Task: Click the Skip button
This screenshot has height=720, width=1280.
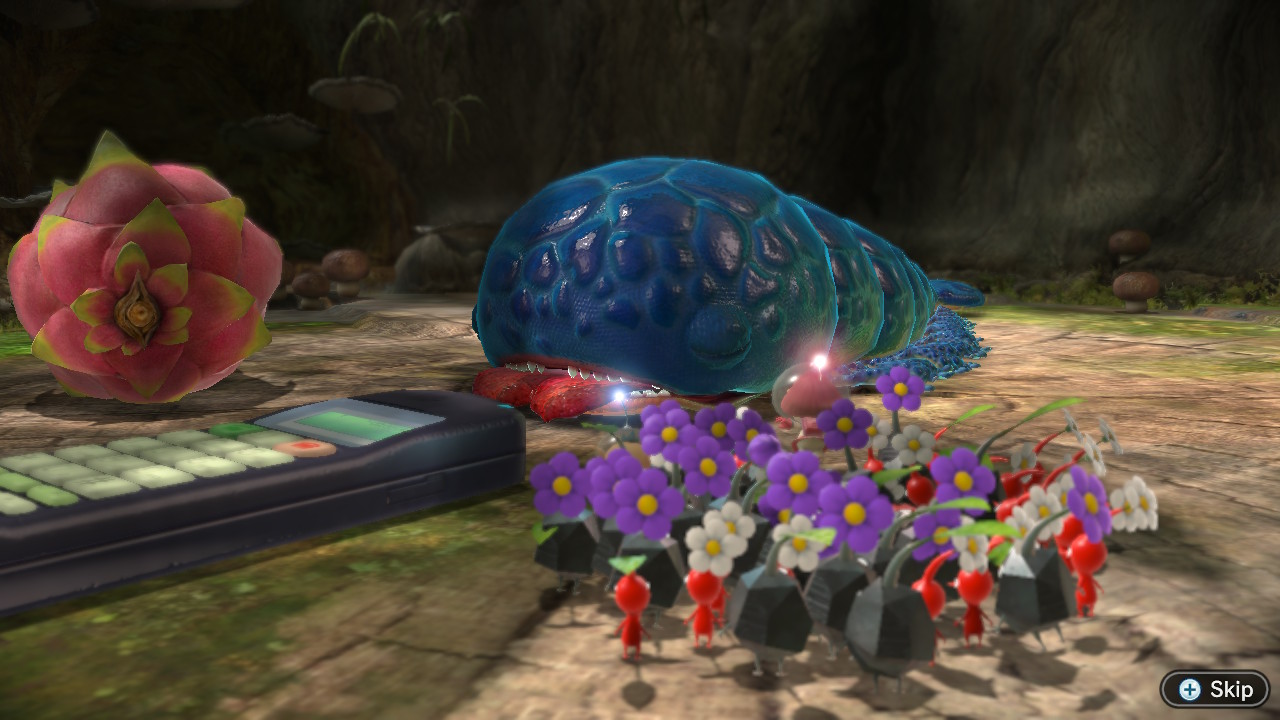Action: tap(1217, 689)
